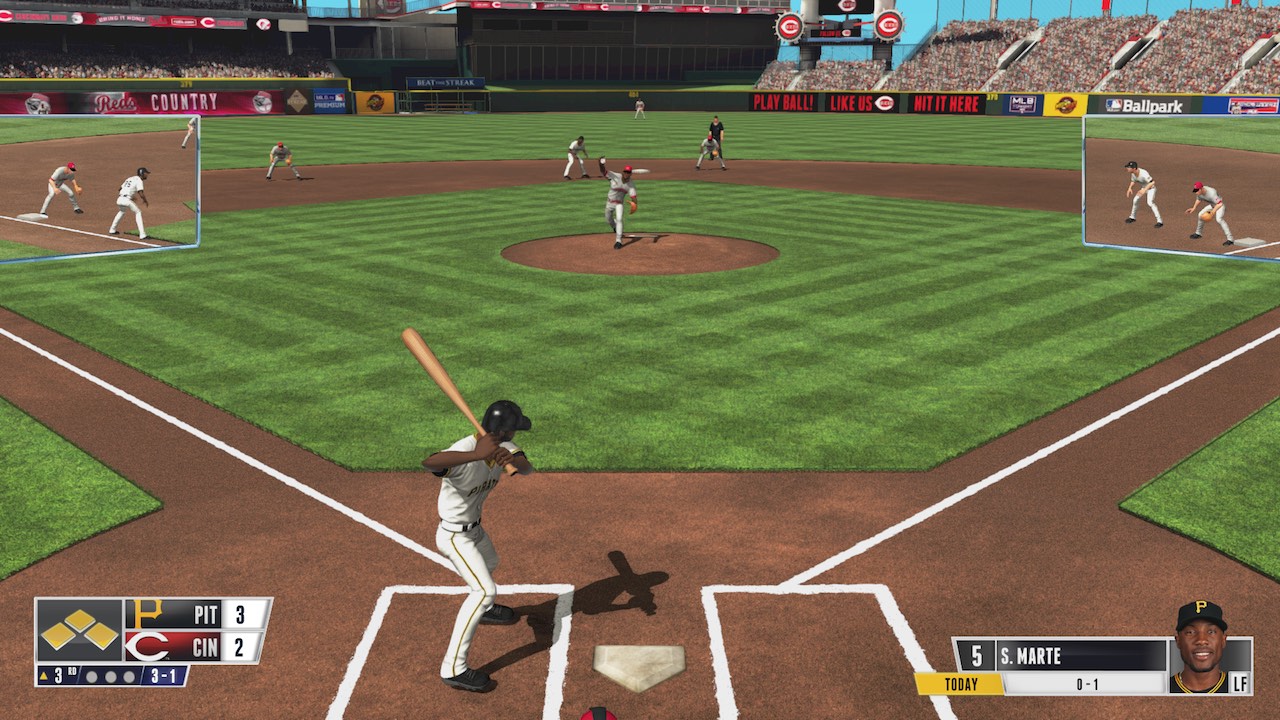Screen dimensions: 1280x720
Task: Open the 3-1 pitch count display
Action: coord(163,676)
